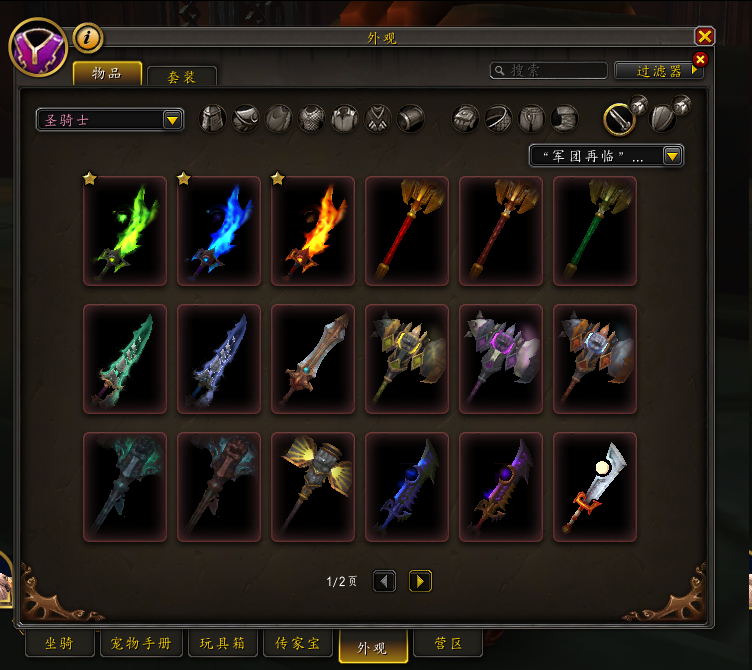The image size is (752, 670).
Task: Select the head helmet slot icon
Action: pos(213,119)
